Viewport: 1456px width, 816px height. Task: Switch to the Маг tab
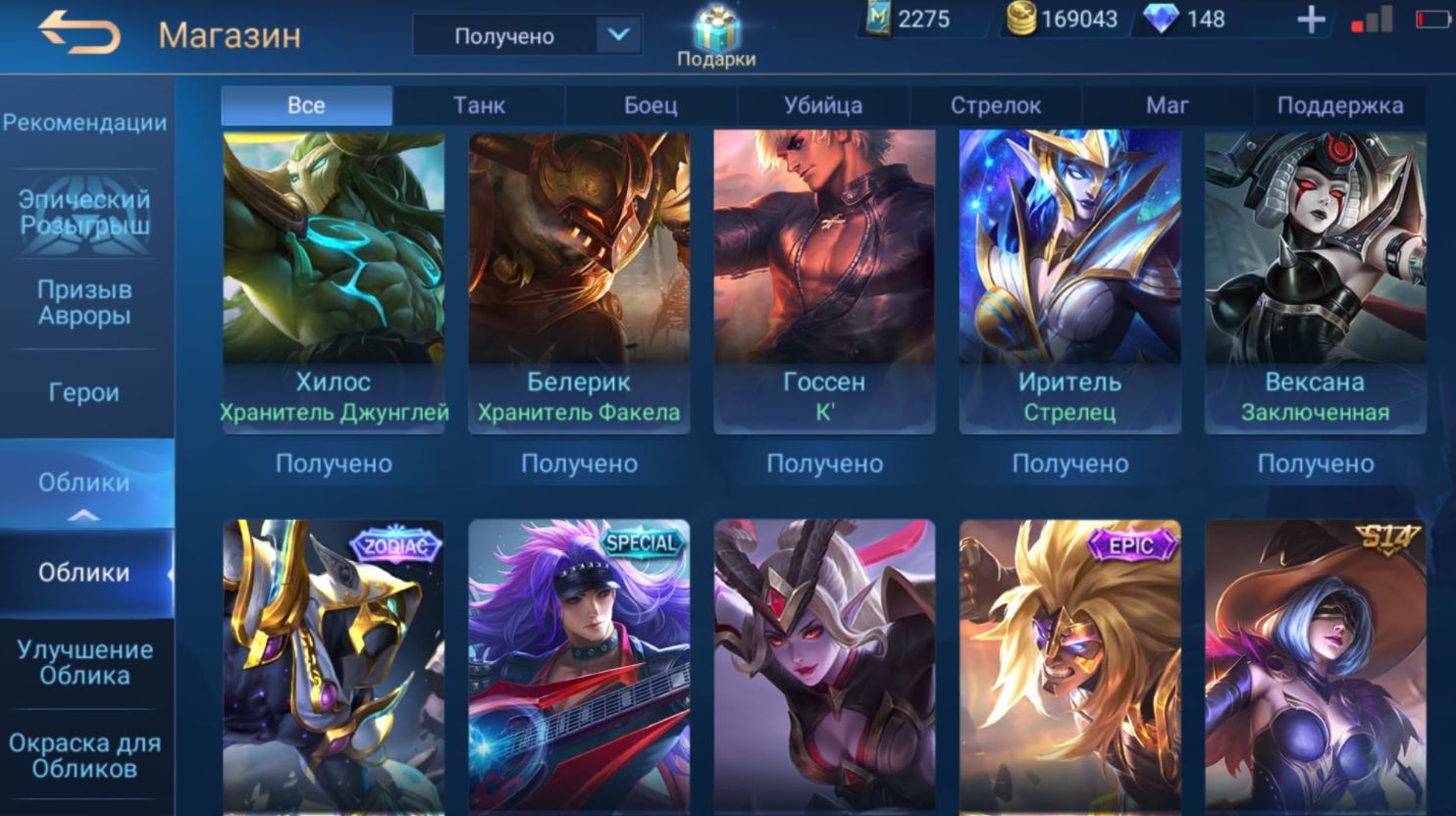[x=1168, y=105]
